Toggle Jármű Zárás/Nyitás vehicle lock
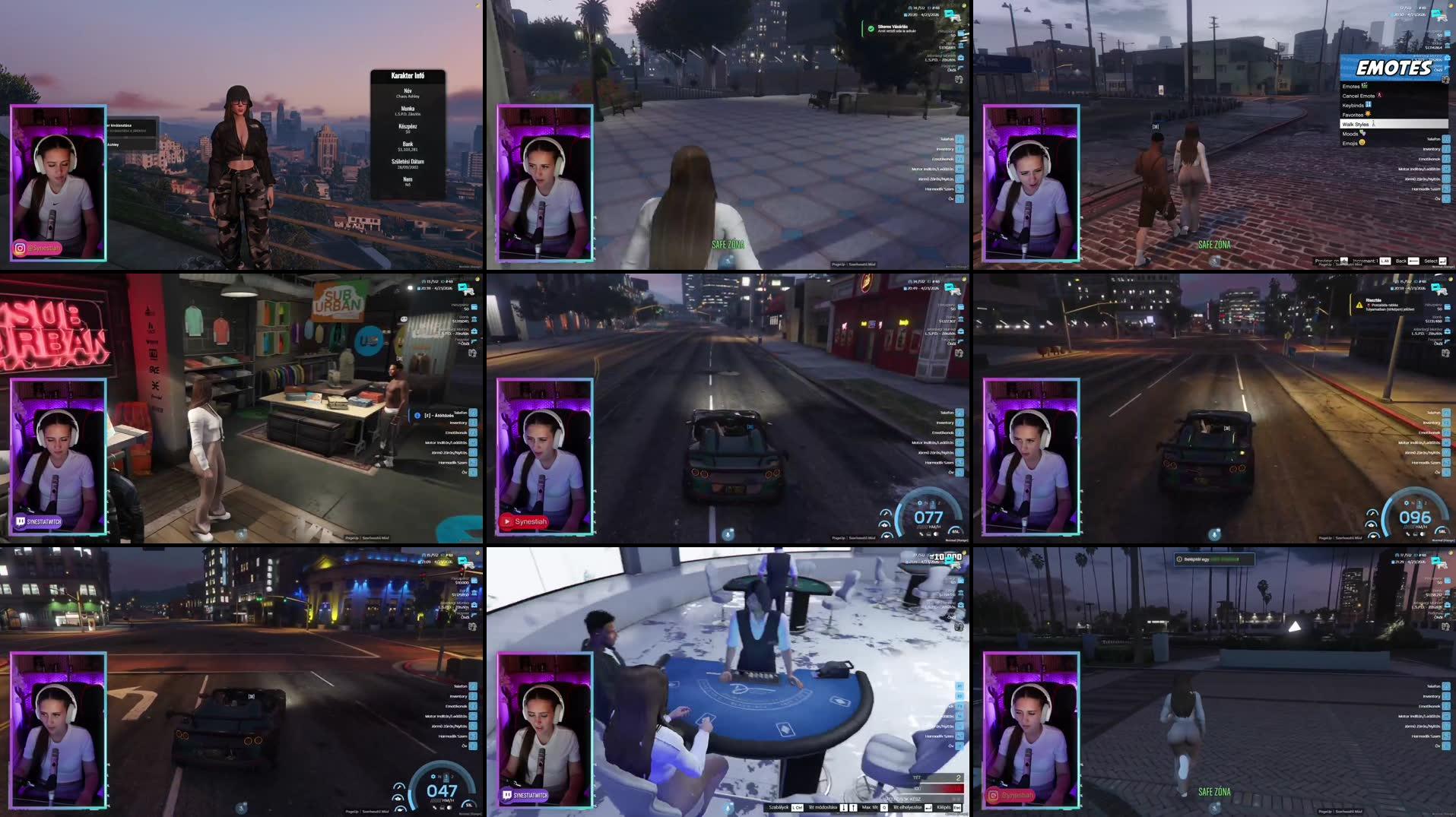This screenshot has height=817, width=1456. click(x=960, y=453)
